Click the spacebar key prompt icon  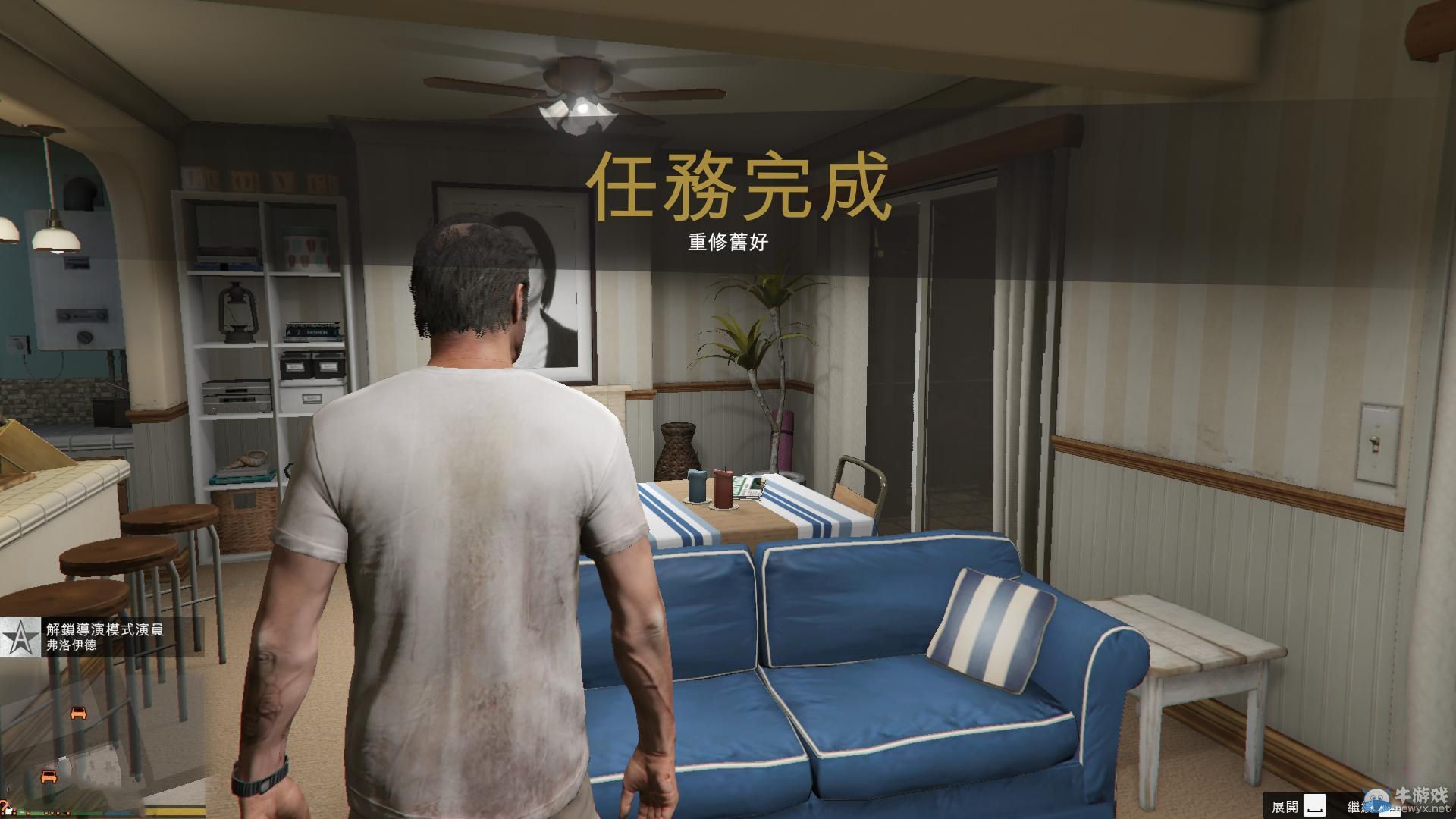pyautogui.click(x=1314, y=806)
